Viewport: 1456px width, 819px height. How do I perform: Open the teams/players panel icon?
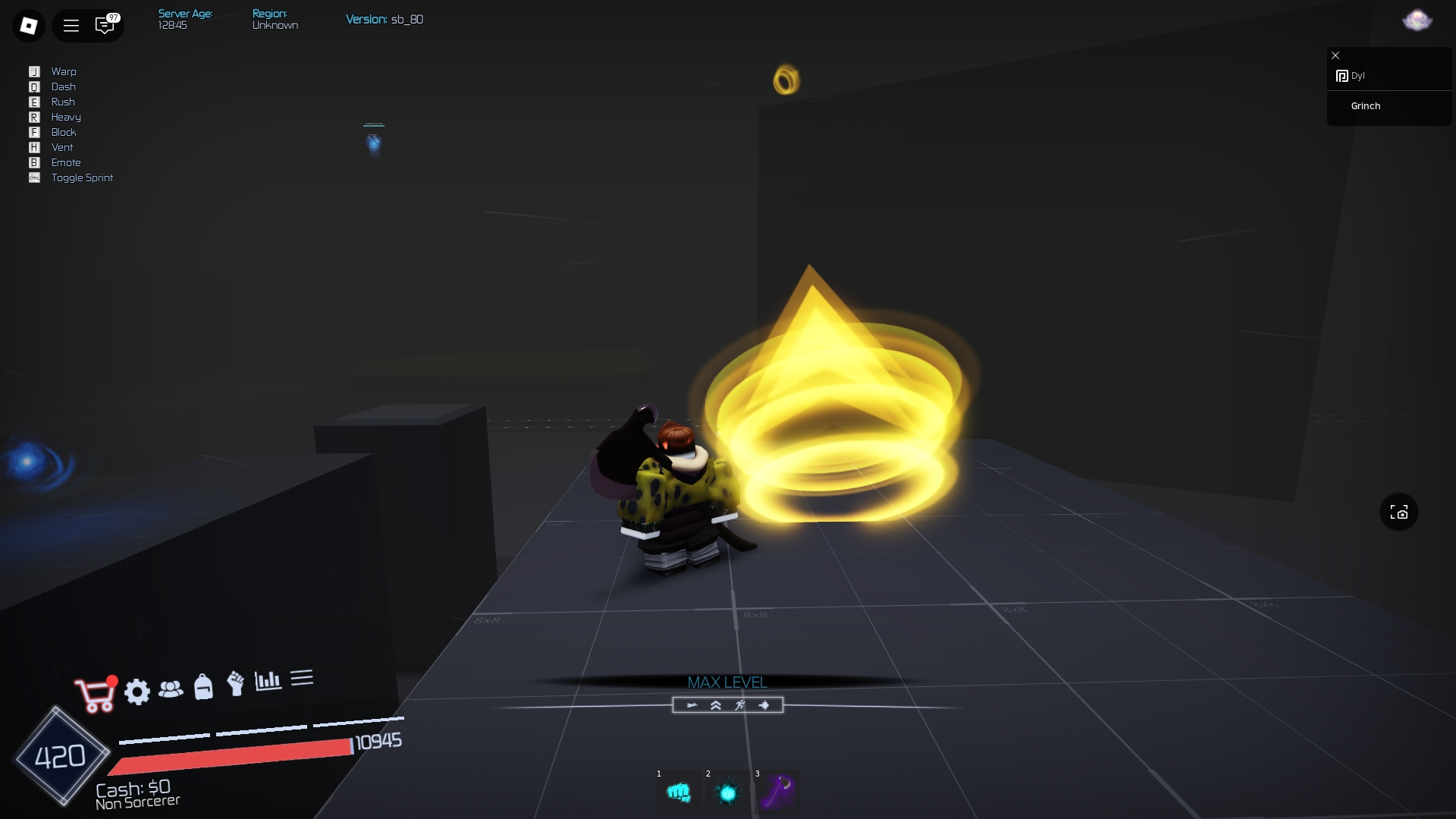pyautogui.click(x=171, y=689)
